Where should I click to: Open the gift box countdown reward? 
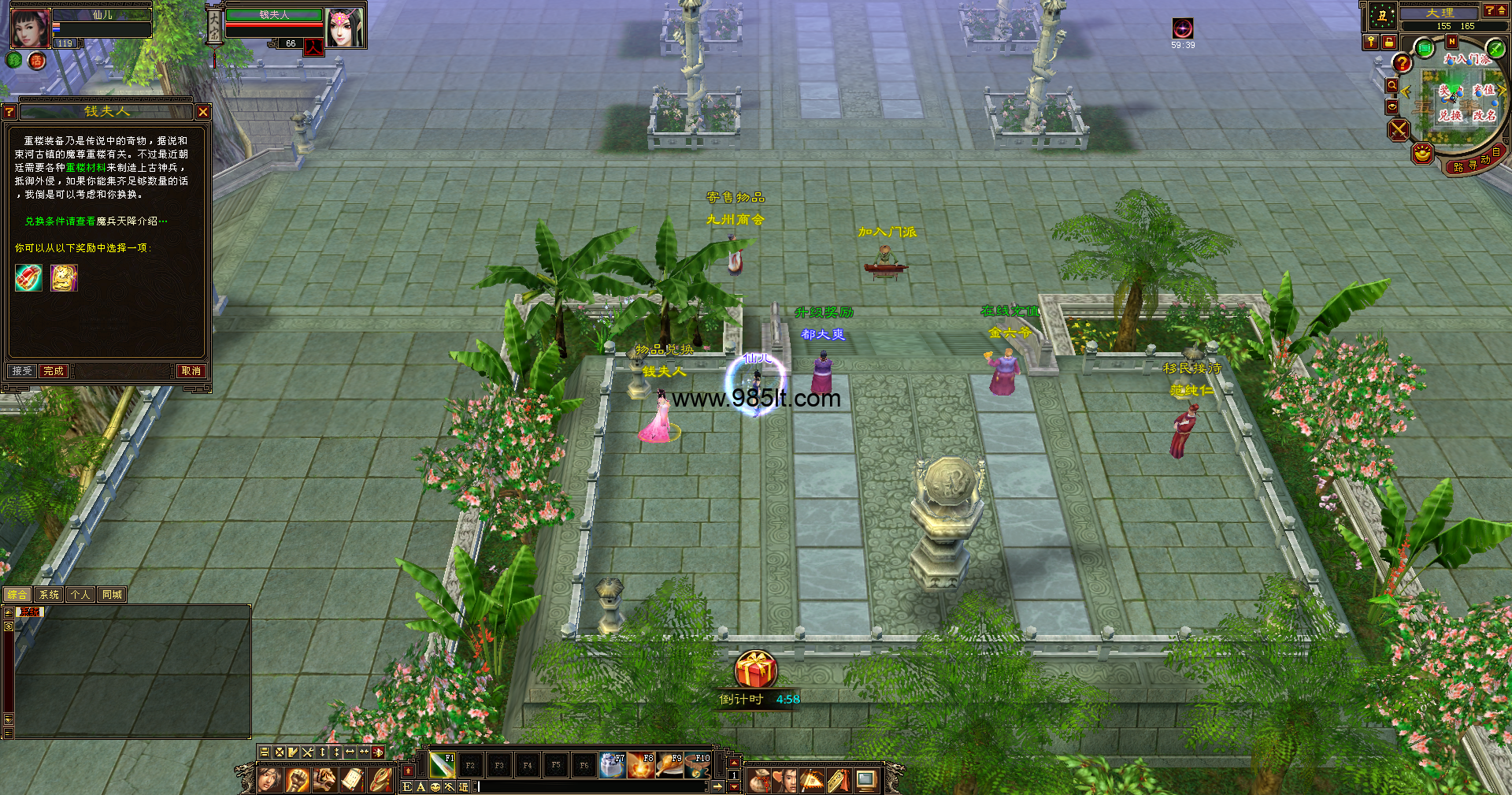[x=755, y=670]
